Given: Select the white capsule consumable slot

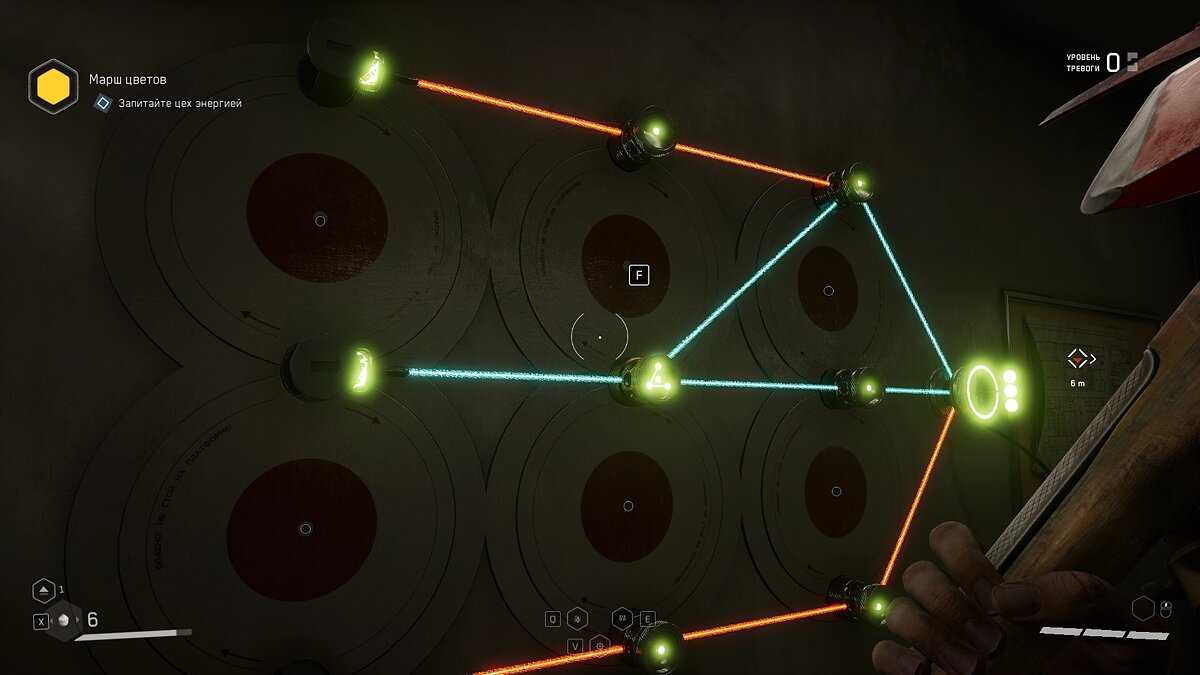Looking at the screenshot, I should [65, 620].
